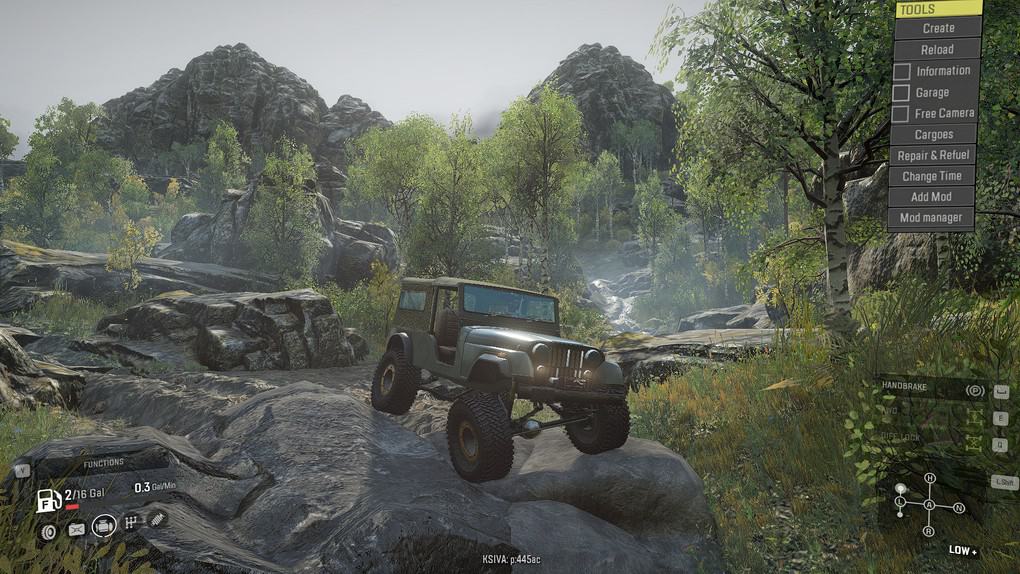Select the R reverse gear node
1020x574 pixels.
tap(929, 530)
